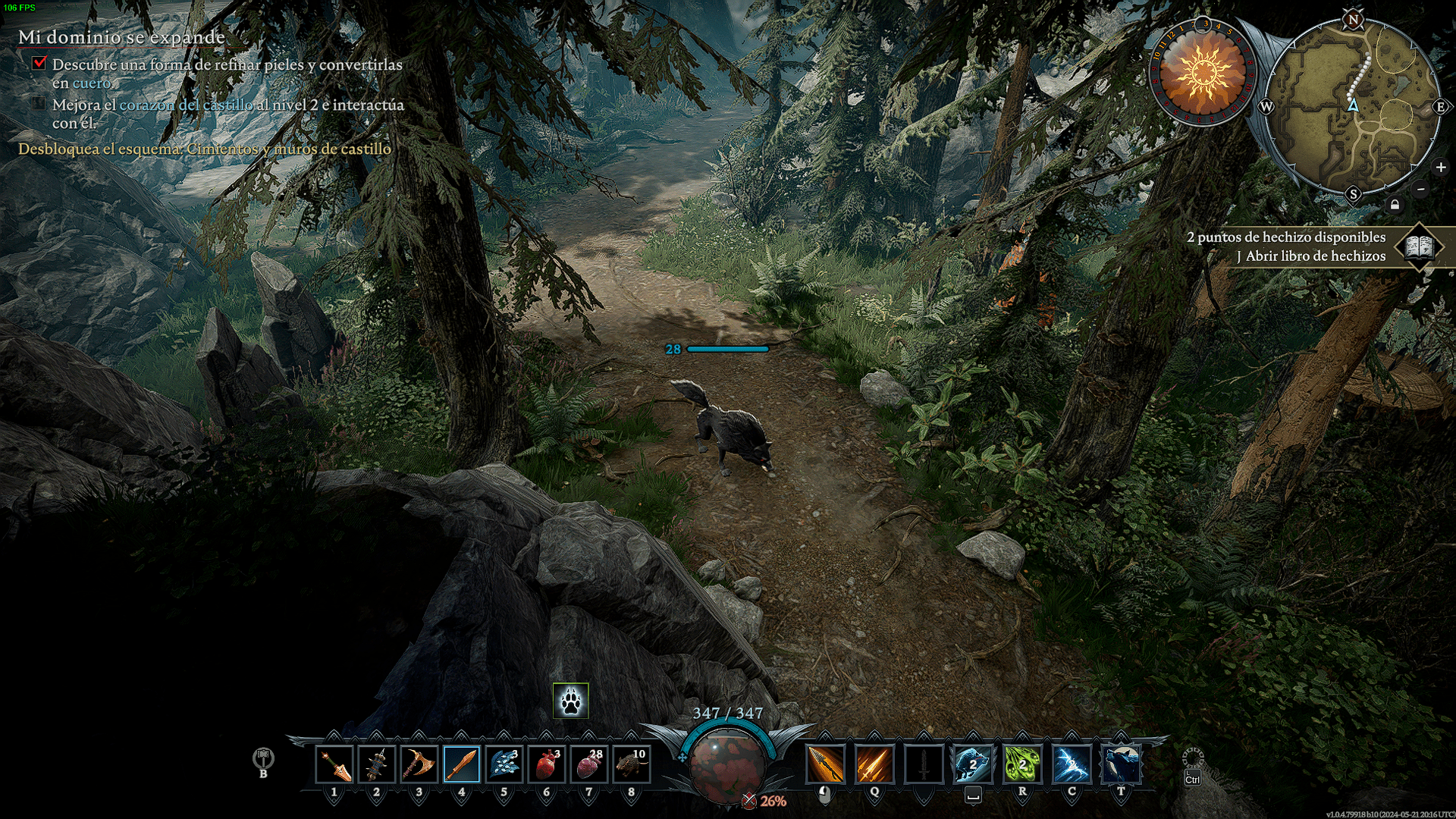Screen dimensions: 1456x819
Task: Cast the blue lightning C spell
Action: 1072,764
